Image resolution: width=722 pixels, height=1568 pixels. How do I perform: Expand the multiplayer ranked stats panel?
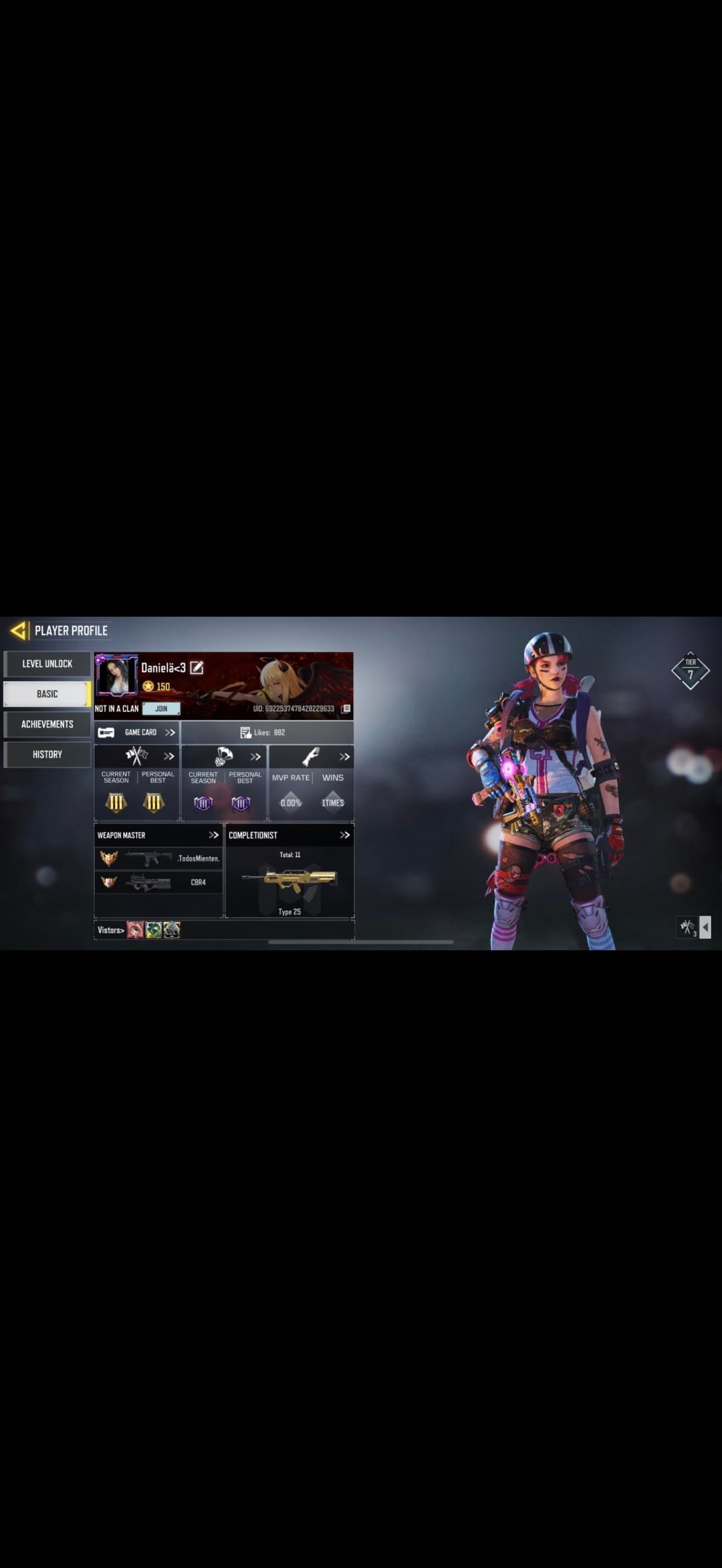tap(169, 757)
